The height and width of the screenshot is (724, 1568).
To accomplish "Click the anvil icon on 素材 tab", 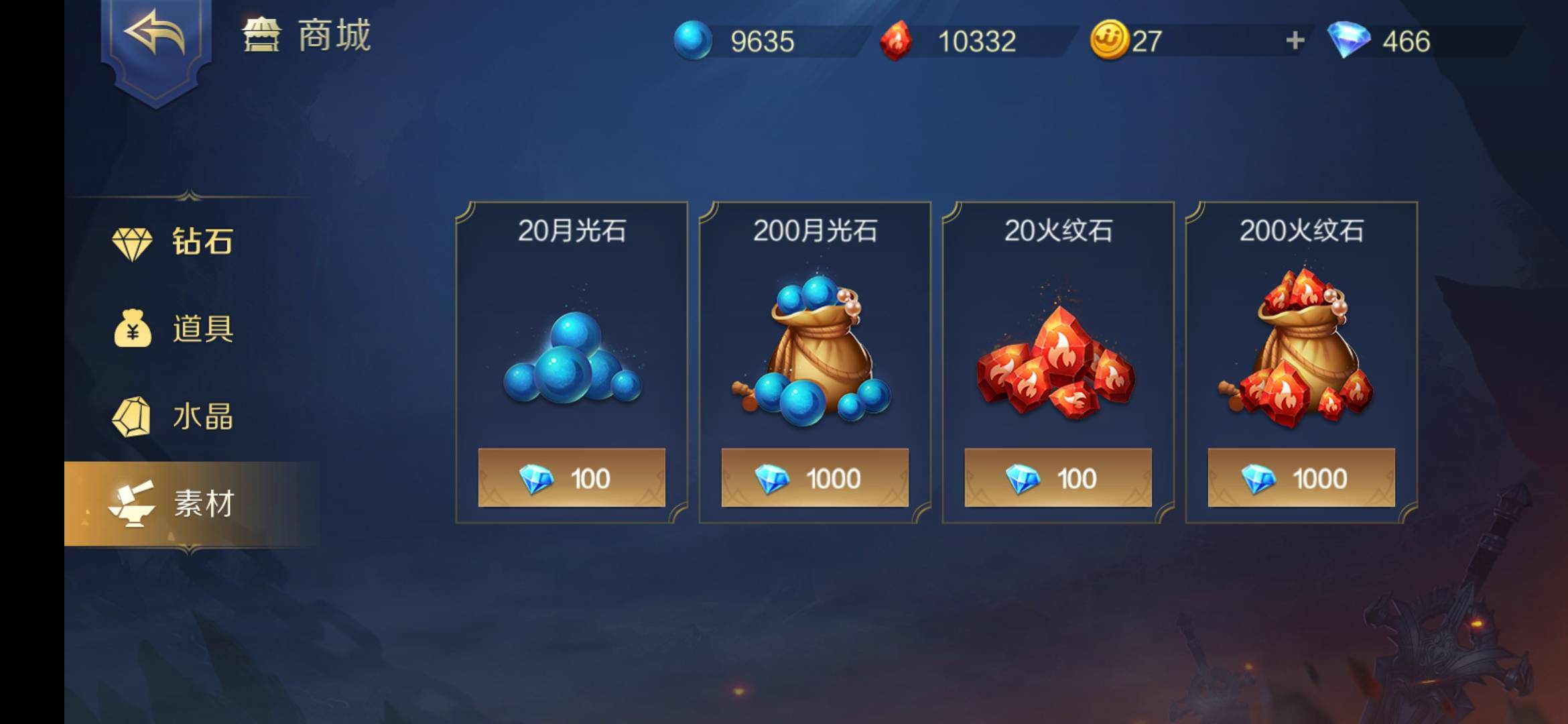I will tap(131, 507).
